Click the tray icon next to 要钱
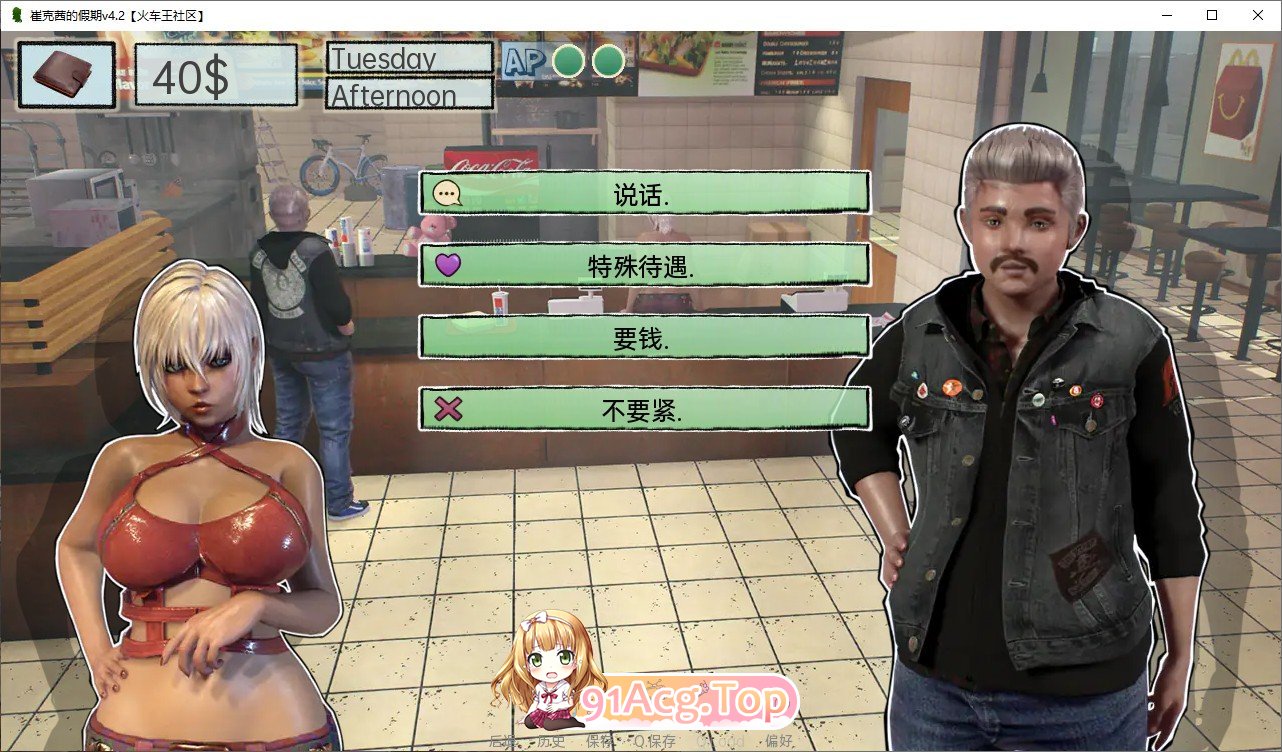The width and height of the screenshot is (1282, 752). pyautogui.click(x=449, y=336)
